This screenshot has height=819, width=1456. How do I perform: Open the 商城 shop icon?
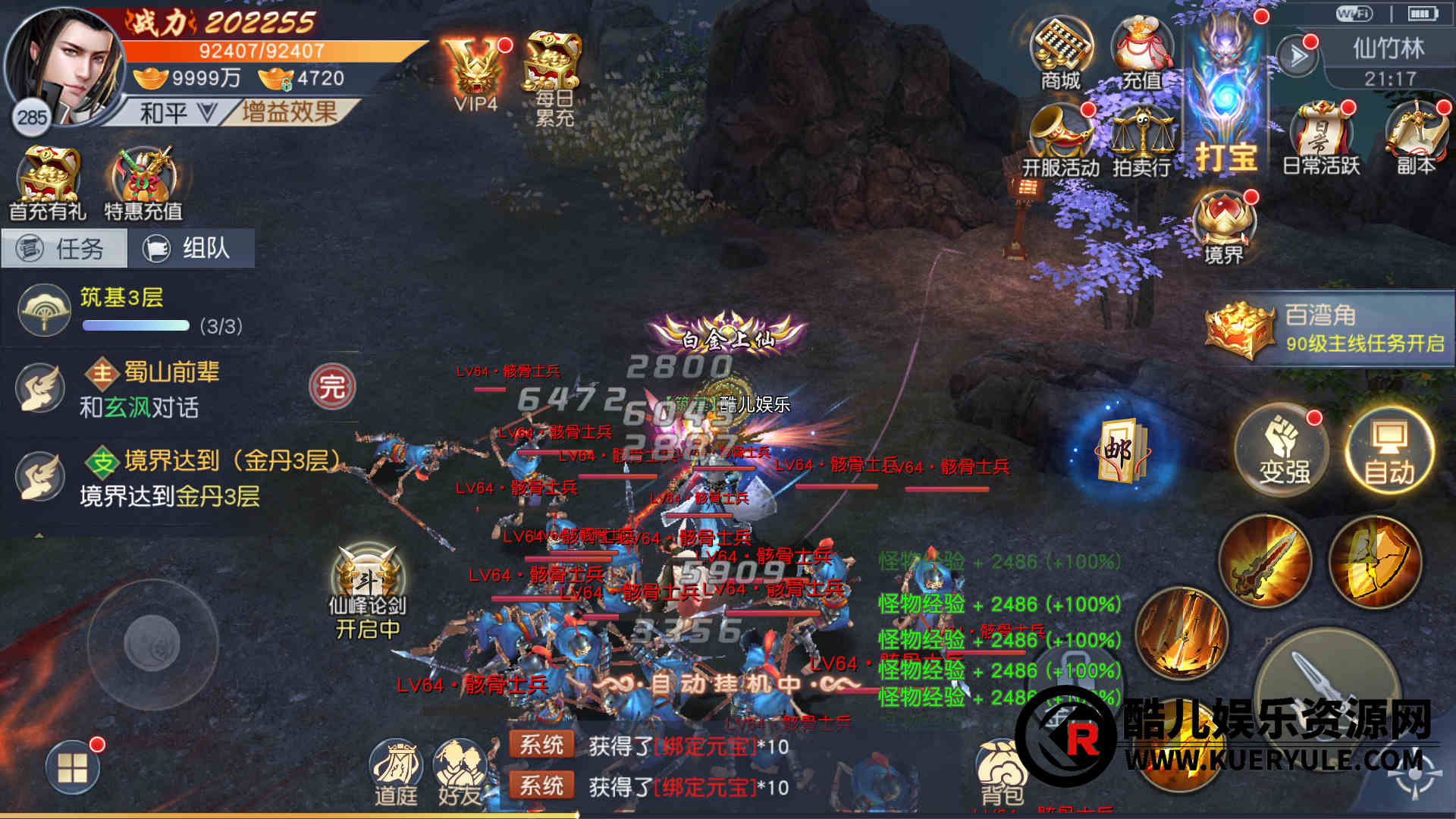[1060, 53]
